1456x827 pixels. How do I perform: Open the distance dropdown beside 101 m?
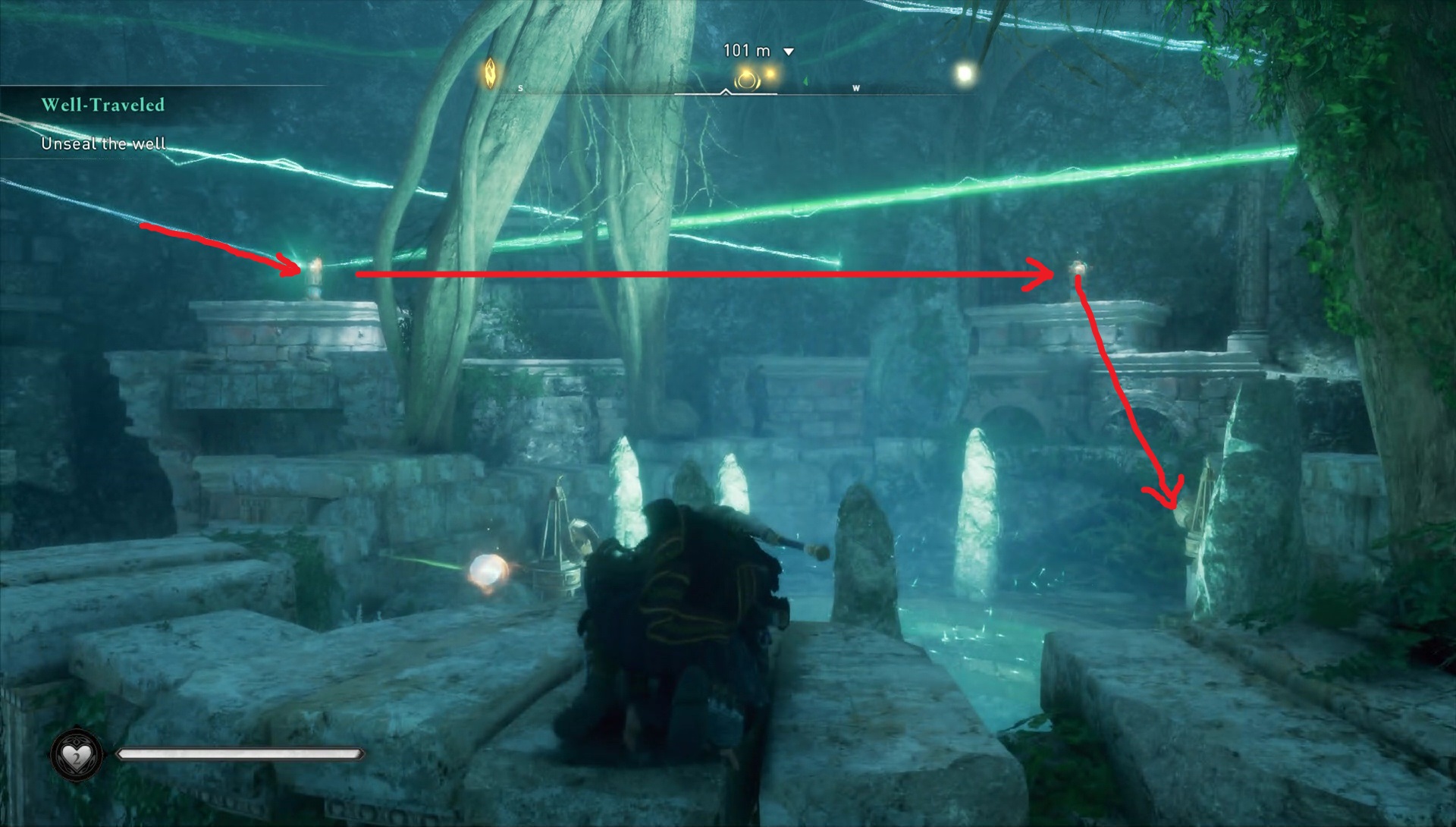pos(789,50)
